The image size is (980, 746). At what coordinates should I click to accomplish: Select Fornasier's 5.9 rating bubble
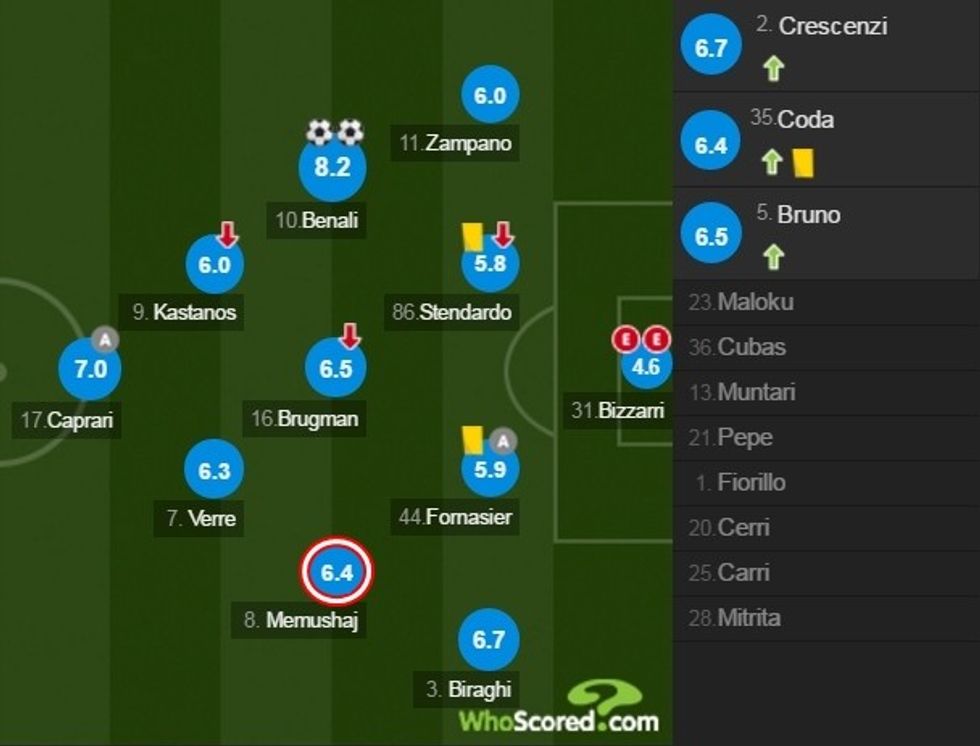tap(490, 468)
